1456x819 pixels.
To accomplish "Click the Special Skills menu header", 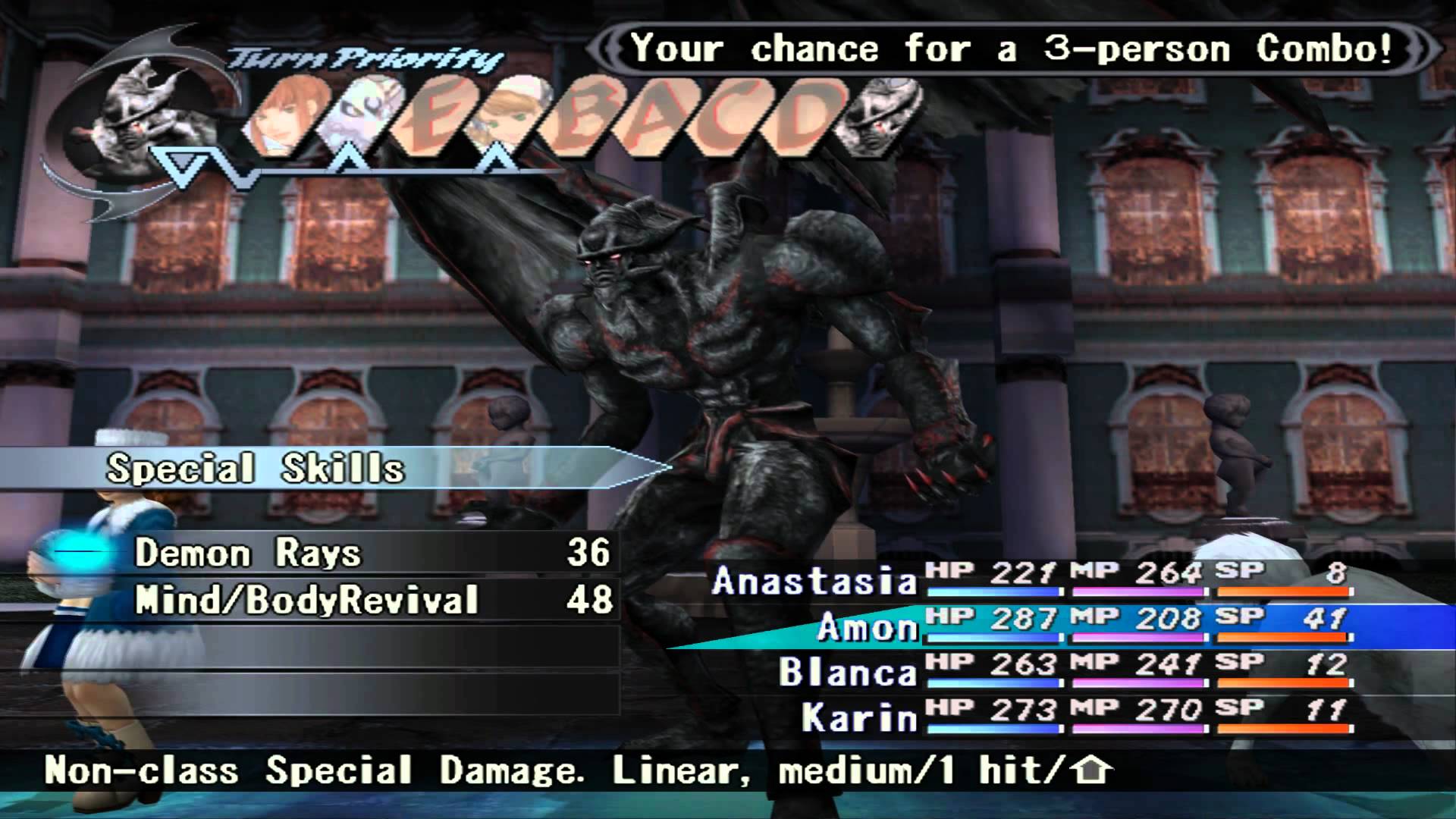I will [255, 469].
